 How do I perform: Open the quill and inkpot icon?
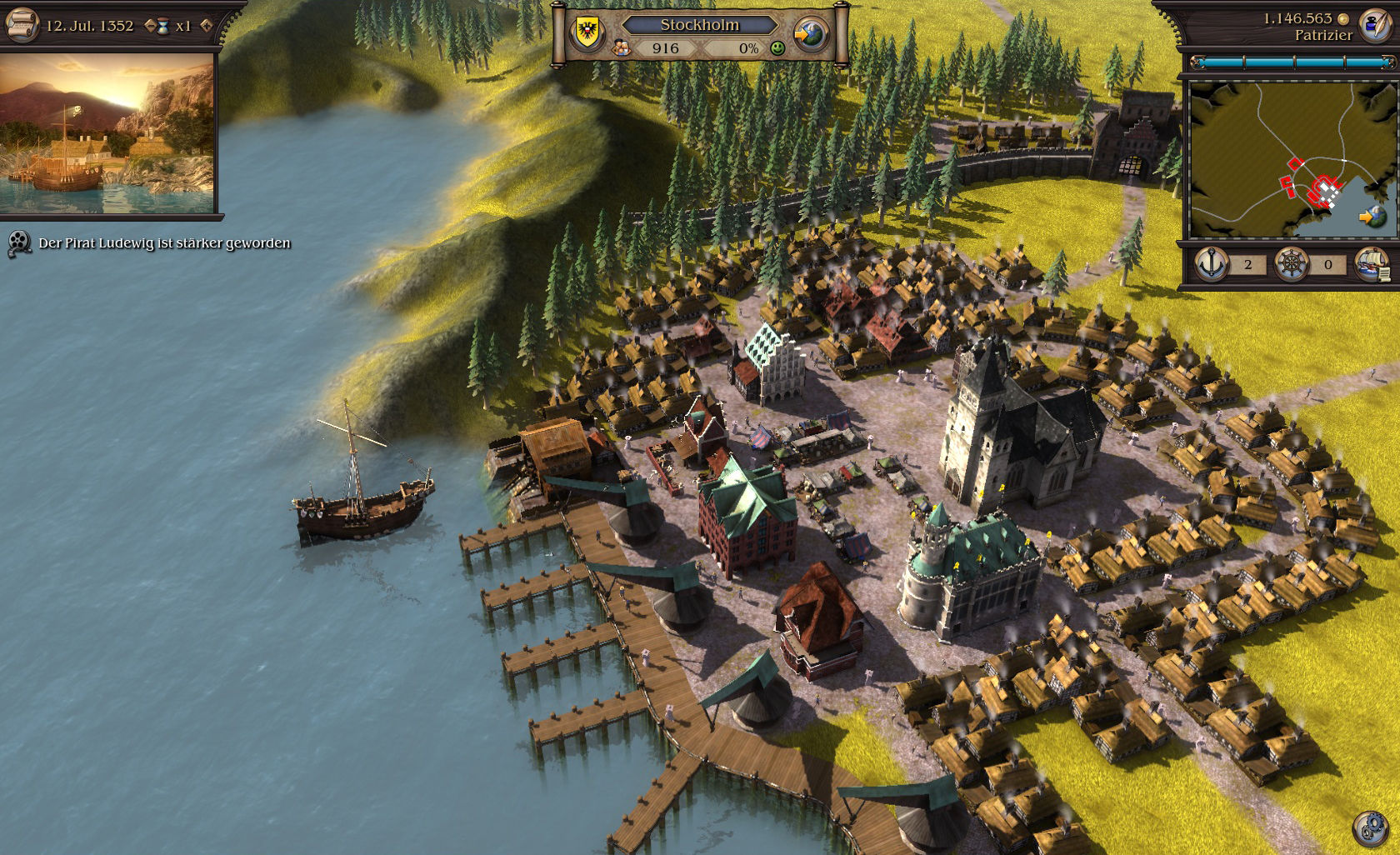1374,25
